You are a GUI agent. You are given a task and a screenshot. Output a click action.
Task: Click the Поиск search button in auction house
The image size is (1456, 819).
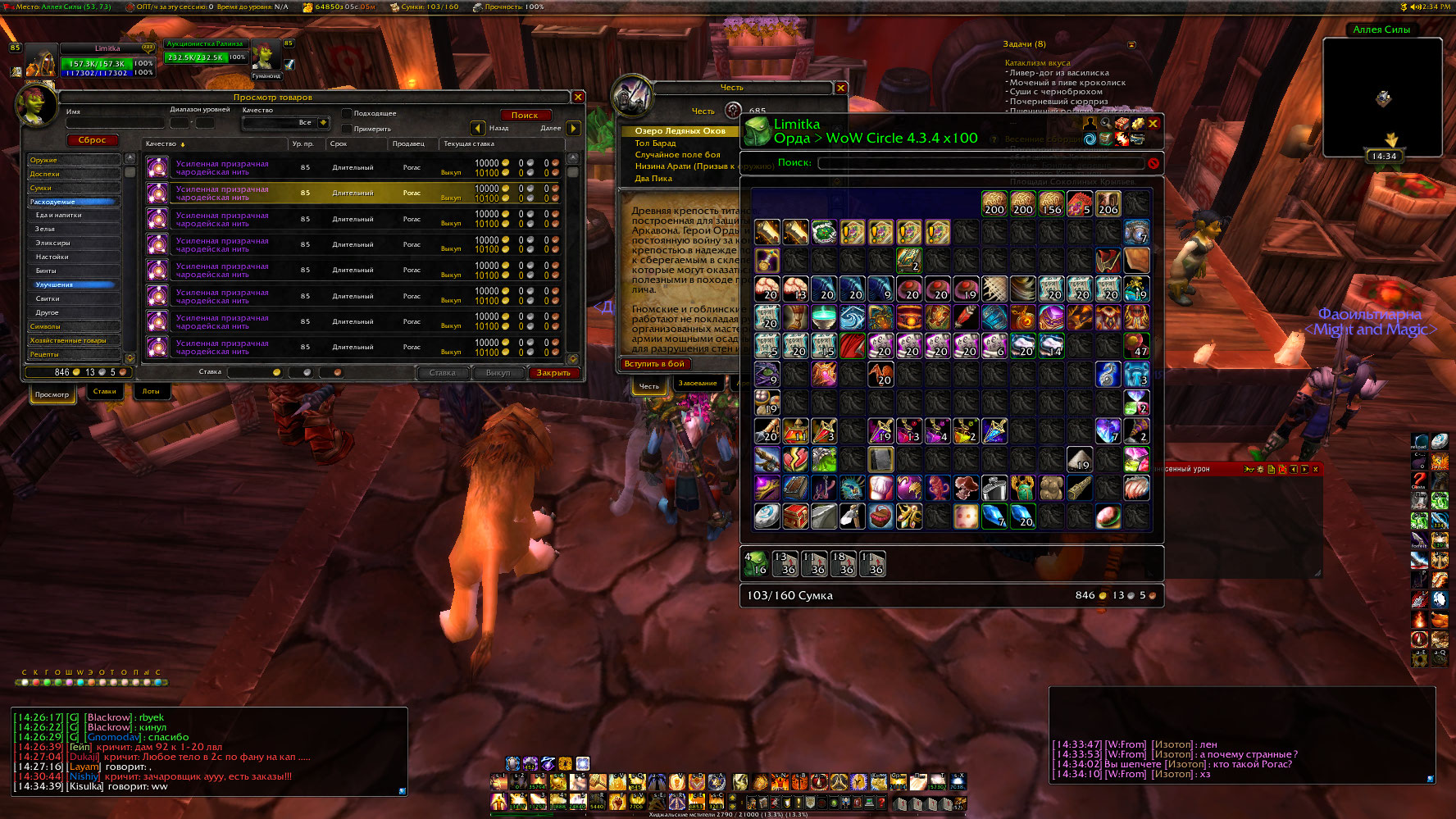coord(525,116)
